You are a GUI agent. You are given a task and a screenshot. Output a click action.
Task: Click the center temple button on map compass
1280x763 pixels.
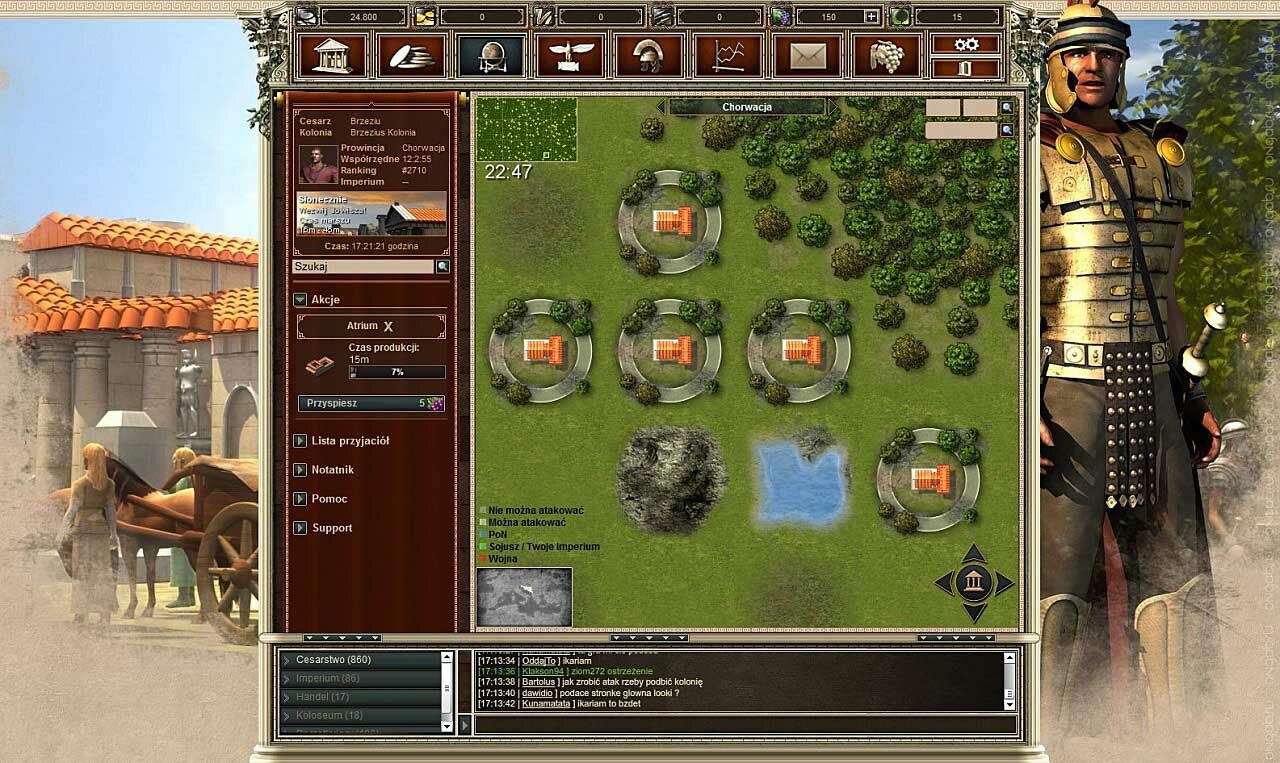tap(974, 582)
